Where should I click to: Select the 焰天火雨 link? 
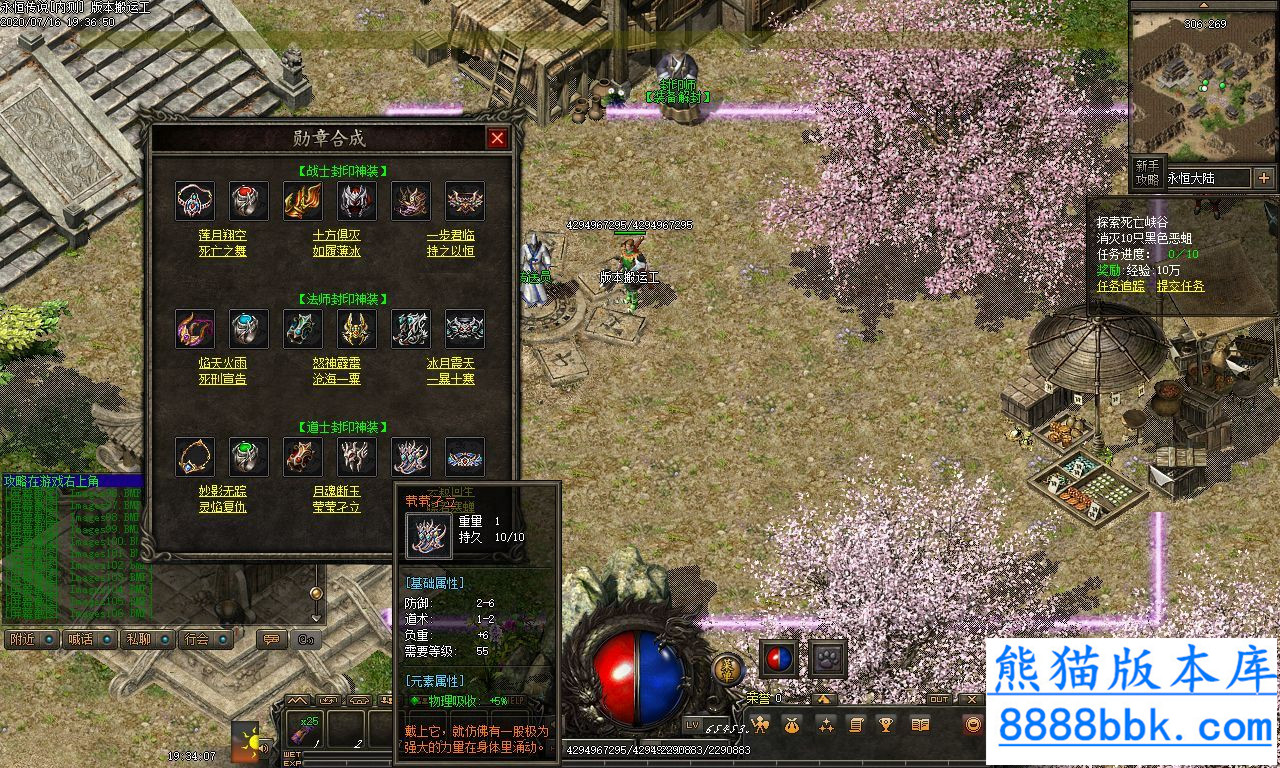click(x=222, y=364)
